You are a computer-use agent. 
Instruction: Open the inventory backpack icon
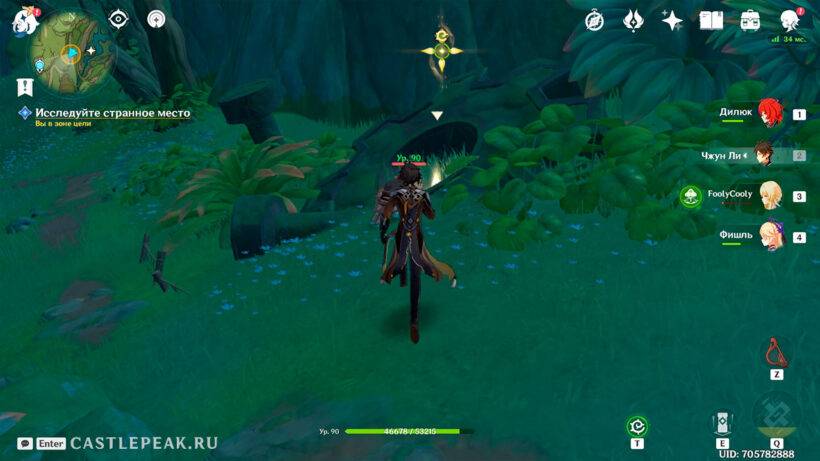coord(750,20)
